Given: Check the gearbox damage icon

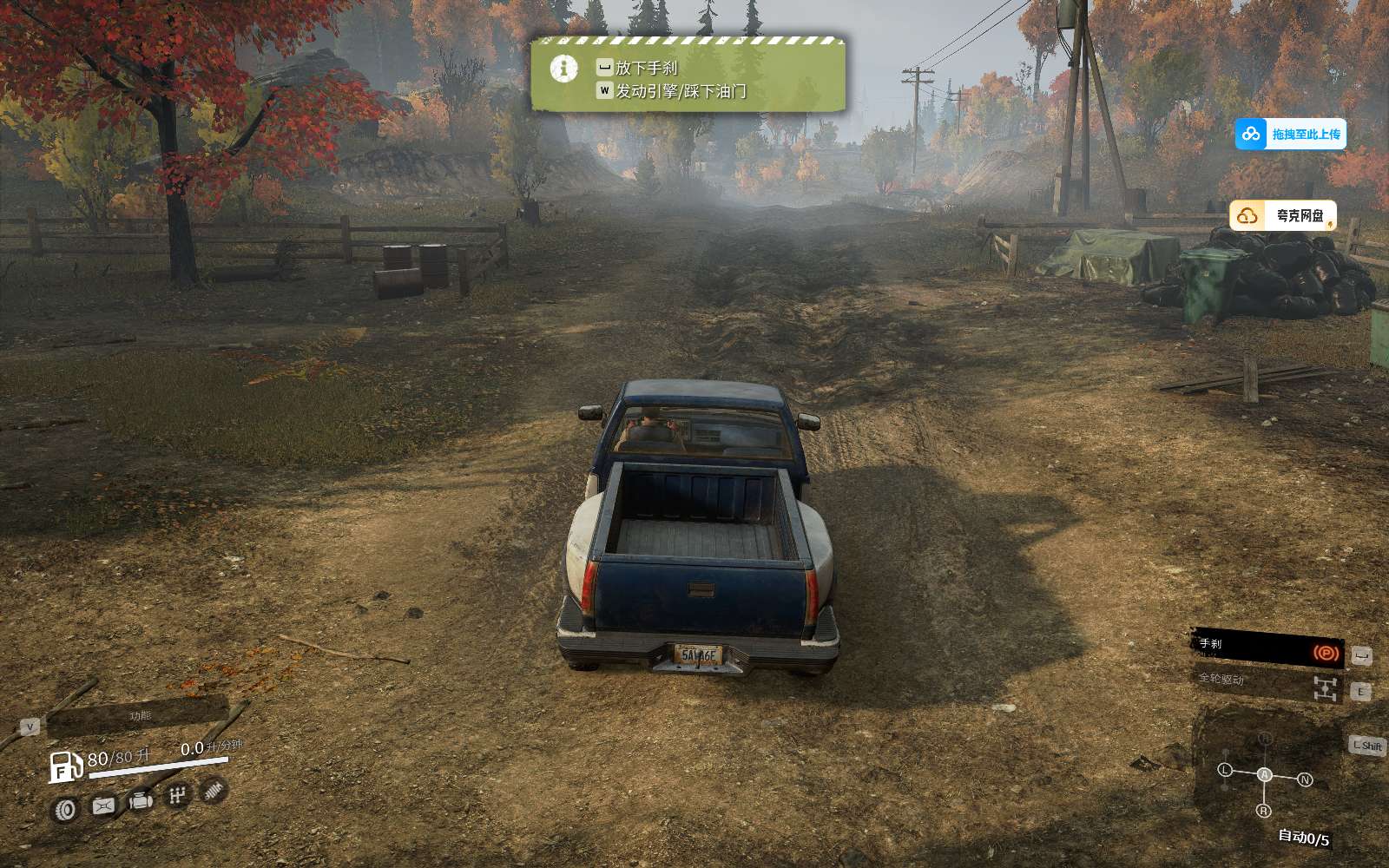Looking at the screenshot, I should pos(177,794).
